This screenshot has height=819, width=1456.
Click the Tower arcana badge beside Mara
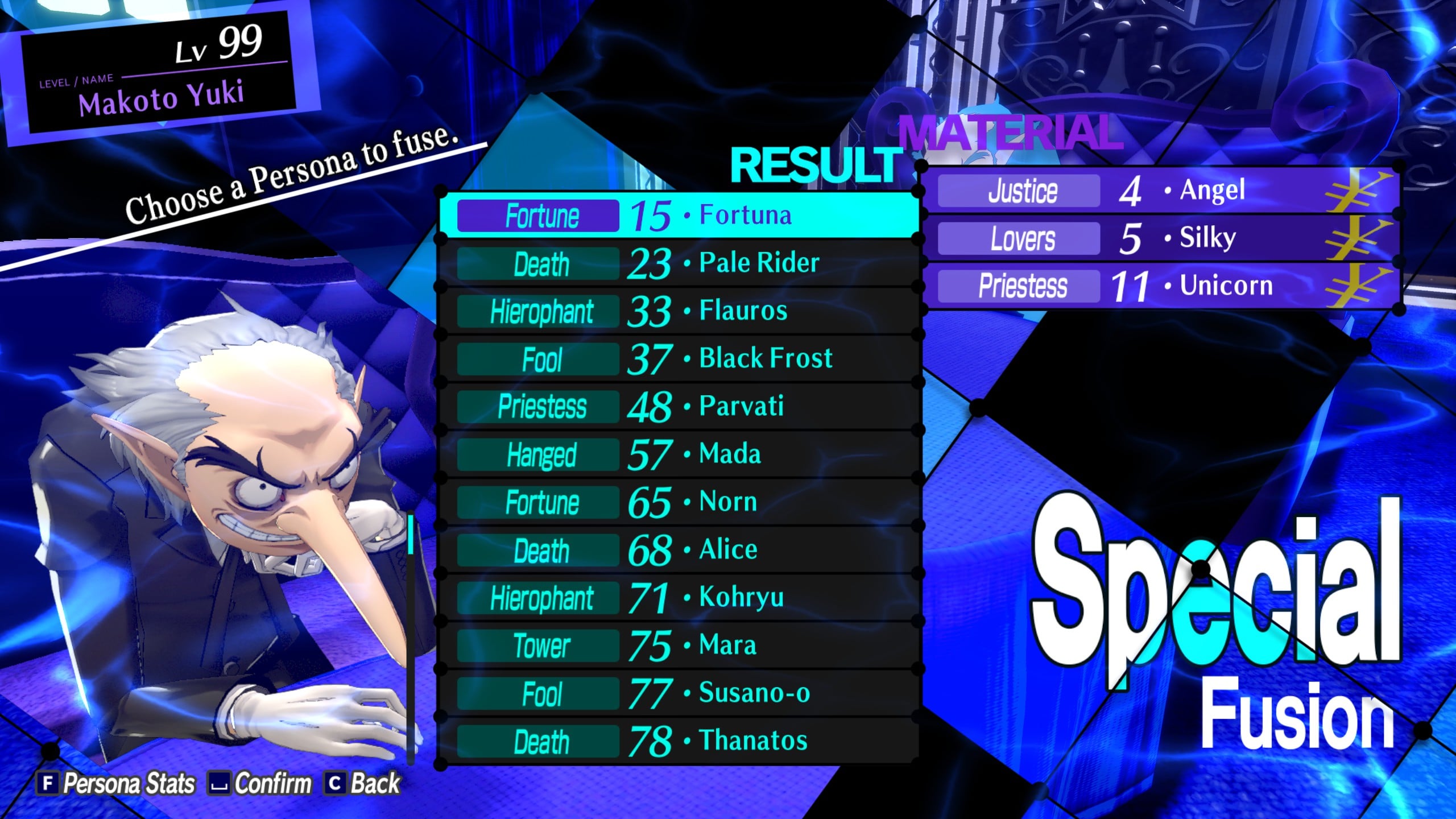[x=537, y=646]
